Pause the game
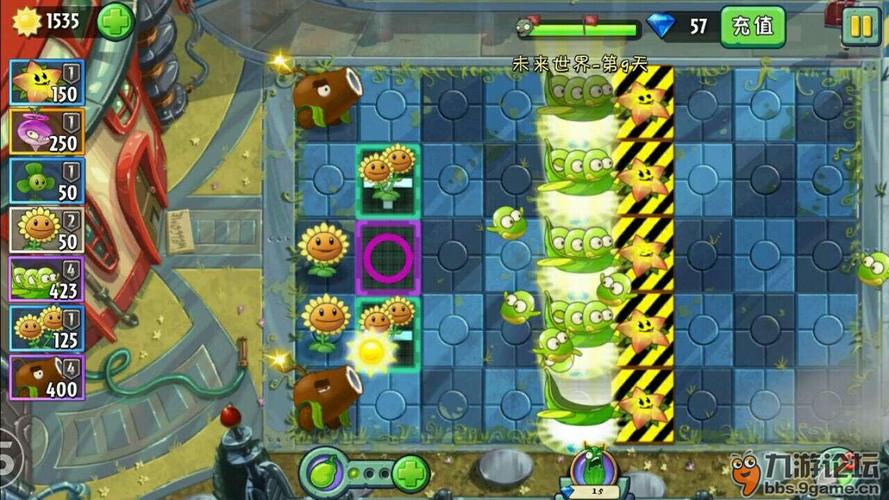Image resolution: width=889 pixels, height=500 pixels. pos(859,26)
